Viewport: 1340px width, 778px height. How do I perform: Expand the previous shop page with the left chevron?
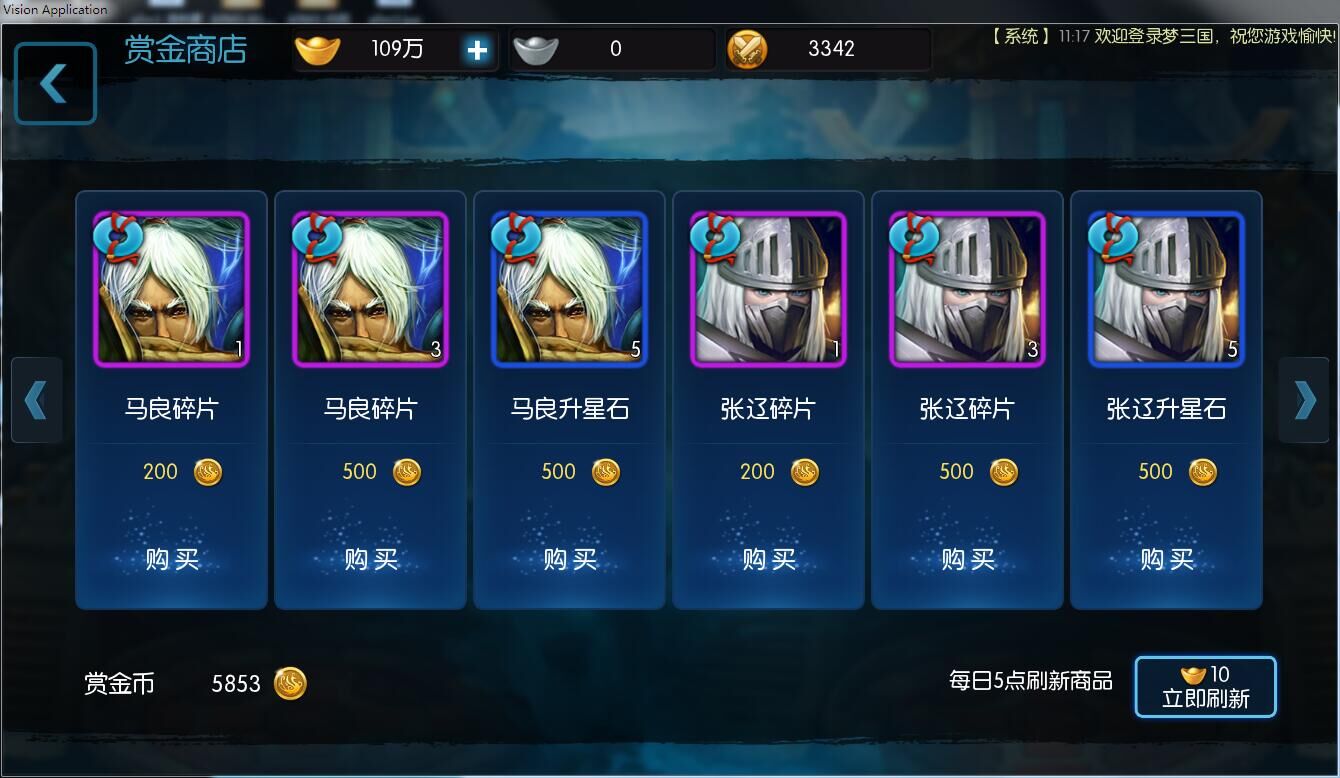[37, 400]
